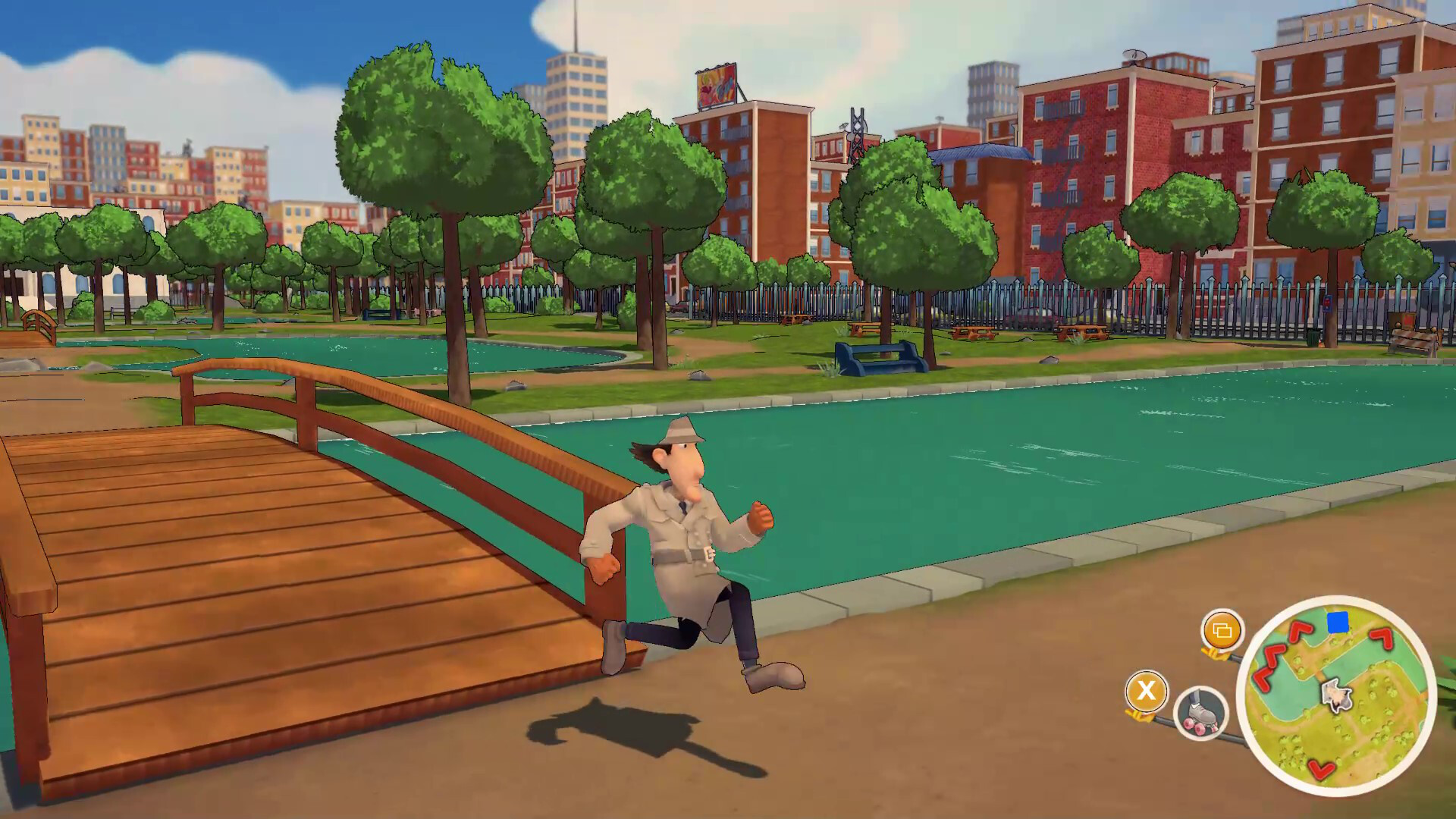Click the player arrow cursor on the minimap
The image size is (1456, 819).
[1336, 695]
